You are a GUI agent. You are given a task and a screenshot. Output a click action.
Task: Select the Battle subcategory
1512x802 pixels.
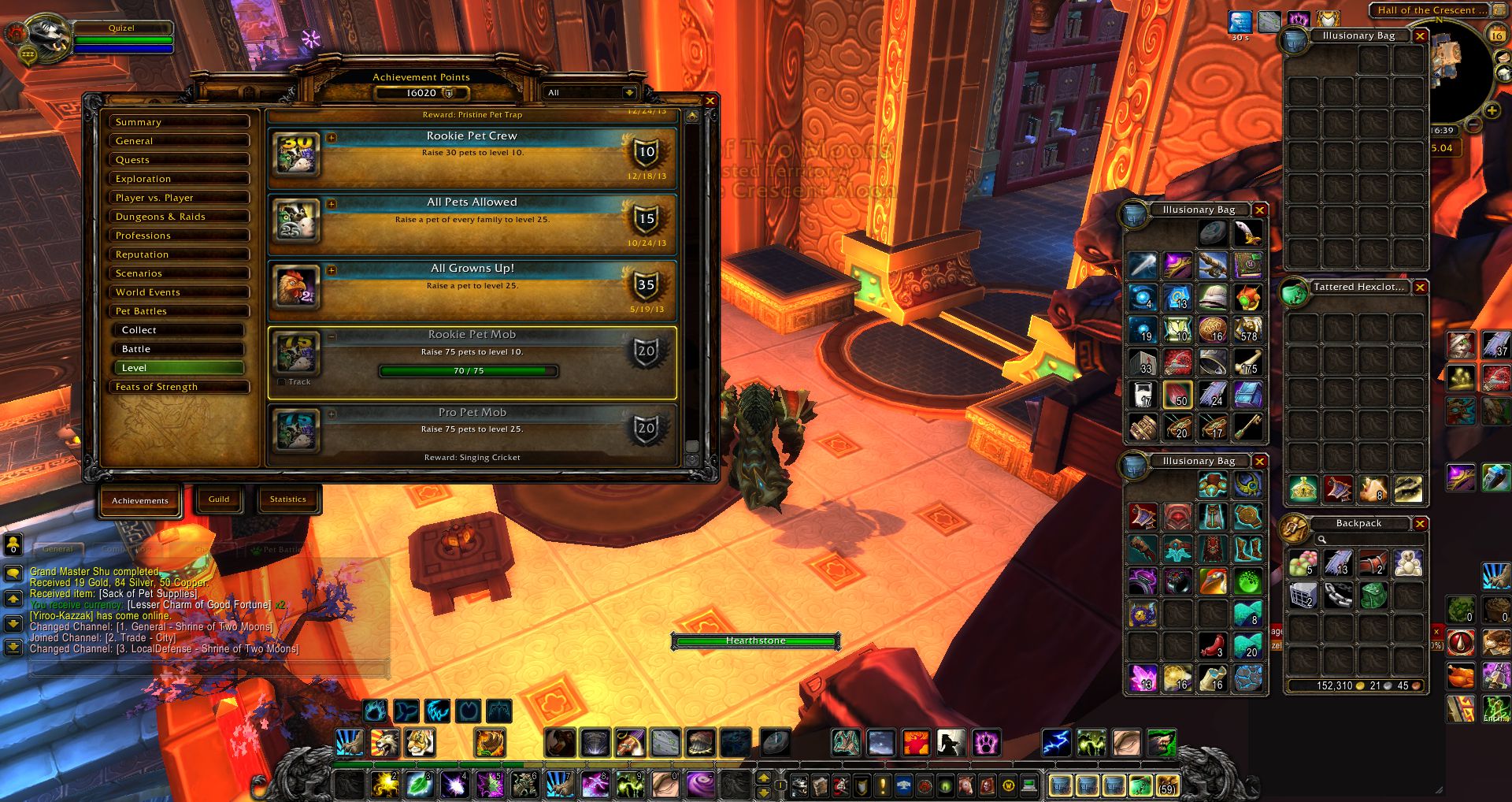[x=180, y=349]
